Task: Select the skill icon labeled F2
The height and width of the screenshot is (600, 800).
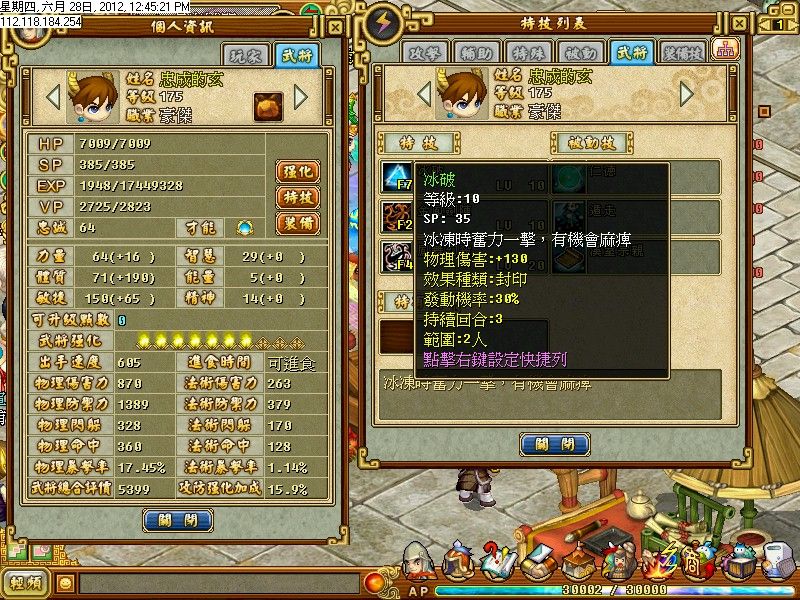Action: pyautogui.click(x=396, y=217)
